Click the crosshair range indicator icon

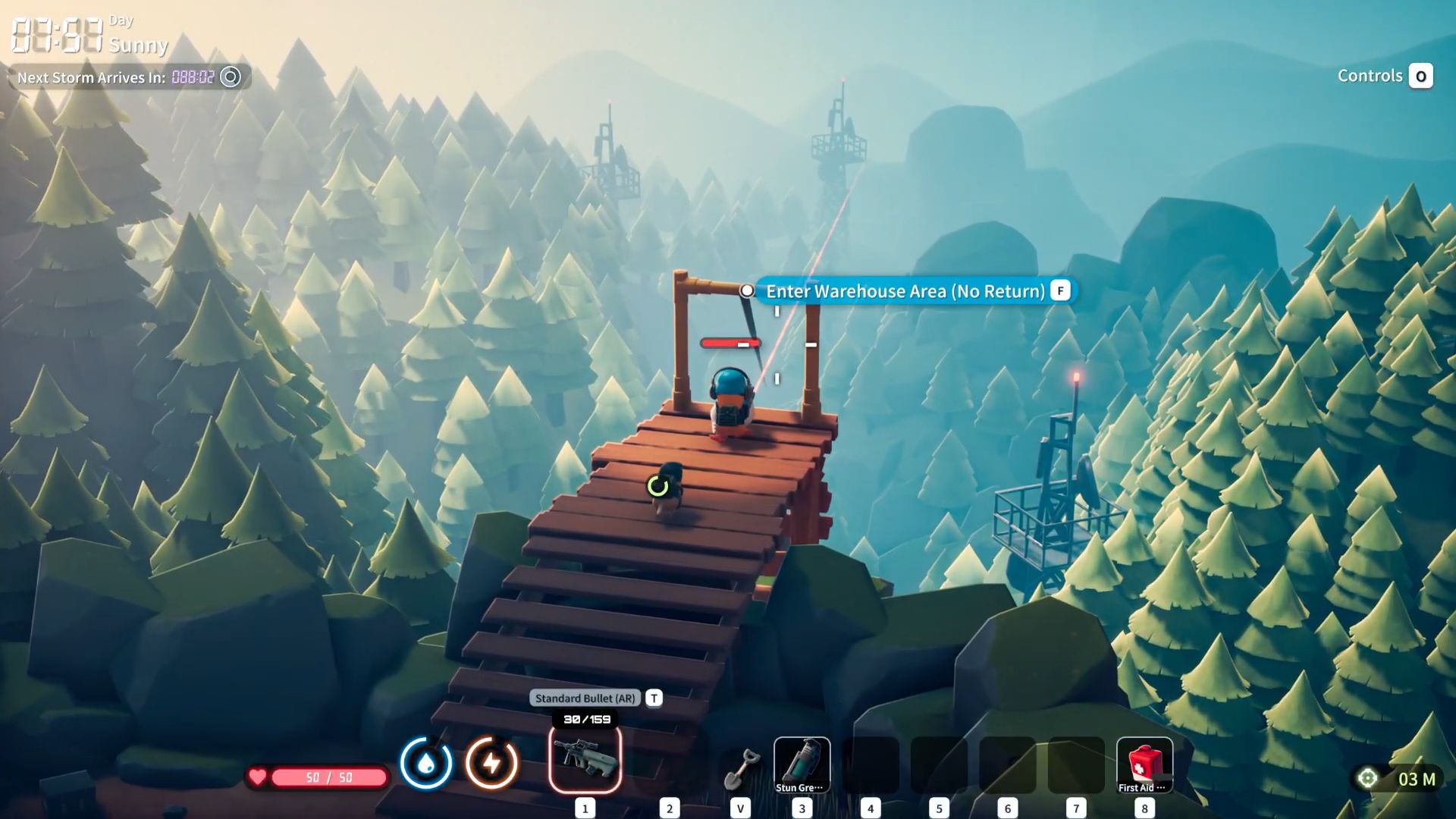tap(1367, 779)
